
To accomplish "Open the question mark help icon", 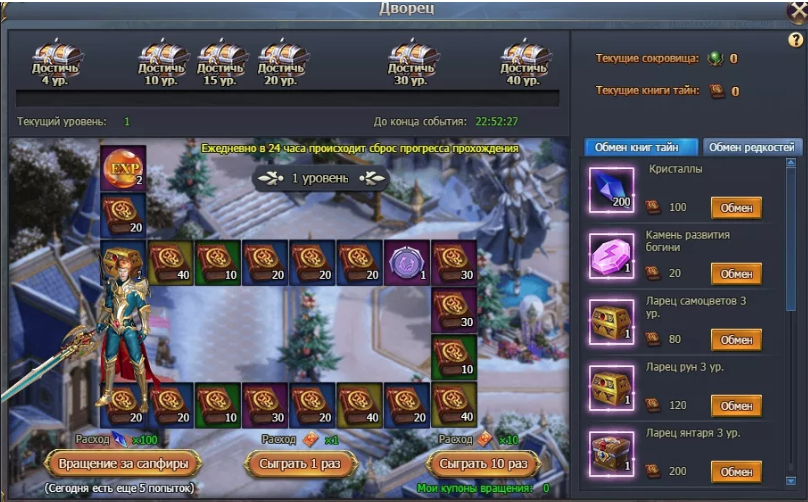I will pyautogui.click(x=796, y=40).
